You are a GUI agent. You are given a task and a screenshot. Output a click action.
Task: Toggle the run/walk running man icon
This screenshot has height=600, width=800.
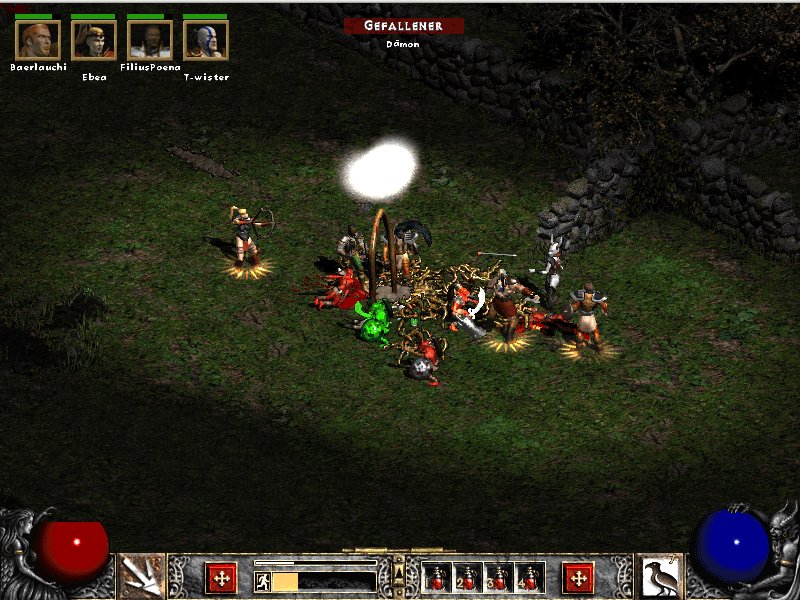coord(262,581)
